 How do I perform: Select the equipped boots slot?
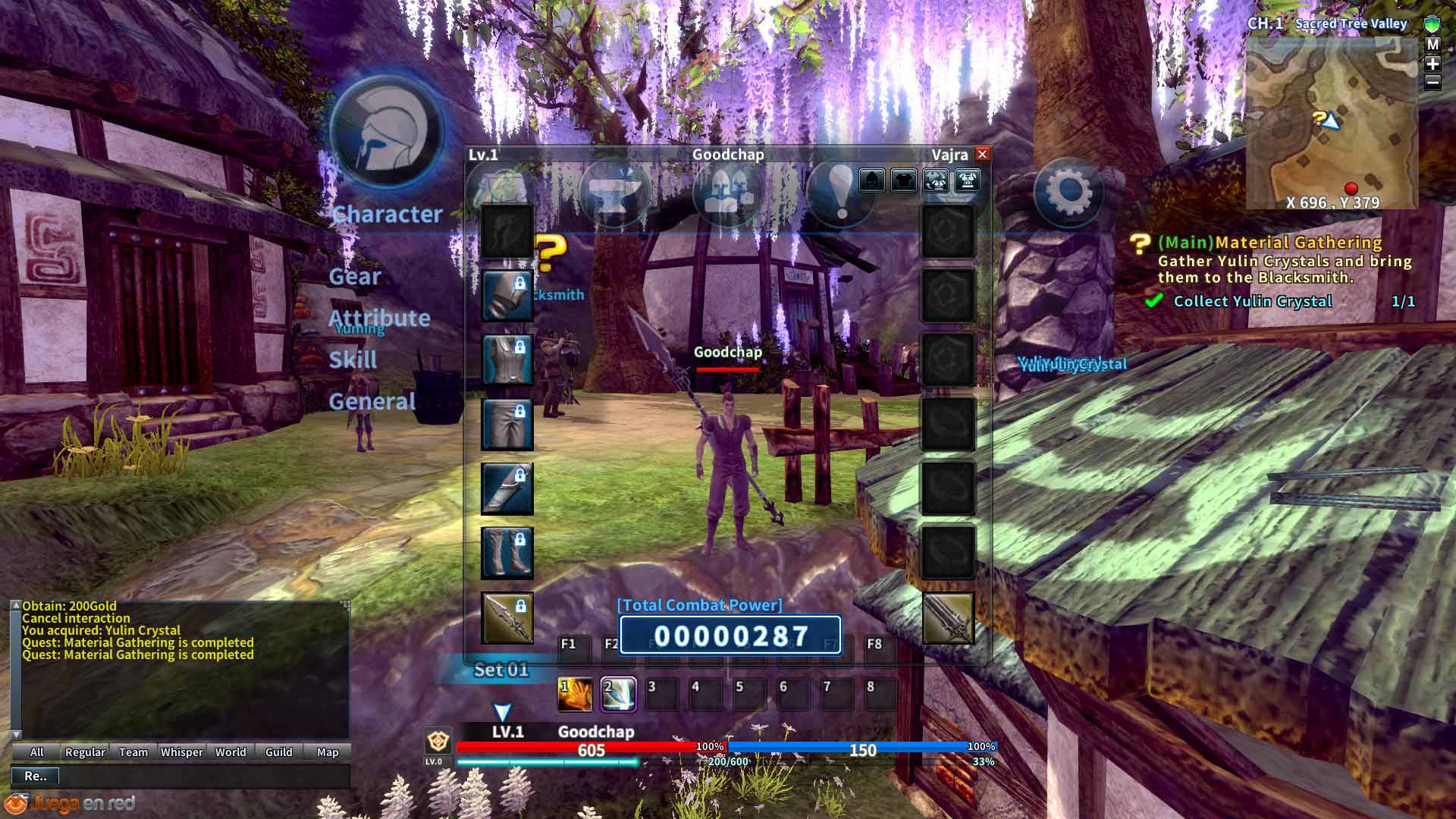click(507, 552)
